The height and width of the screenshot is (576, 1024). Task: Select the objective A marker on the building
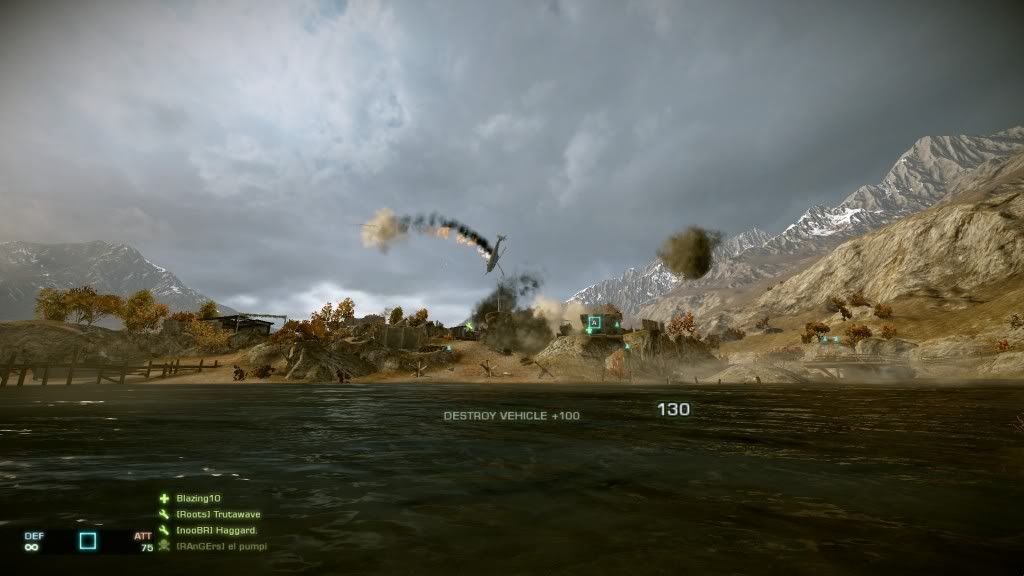click(595, 322)
